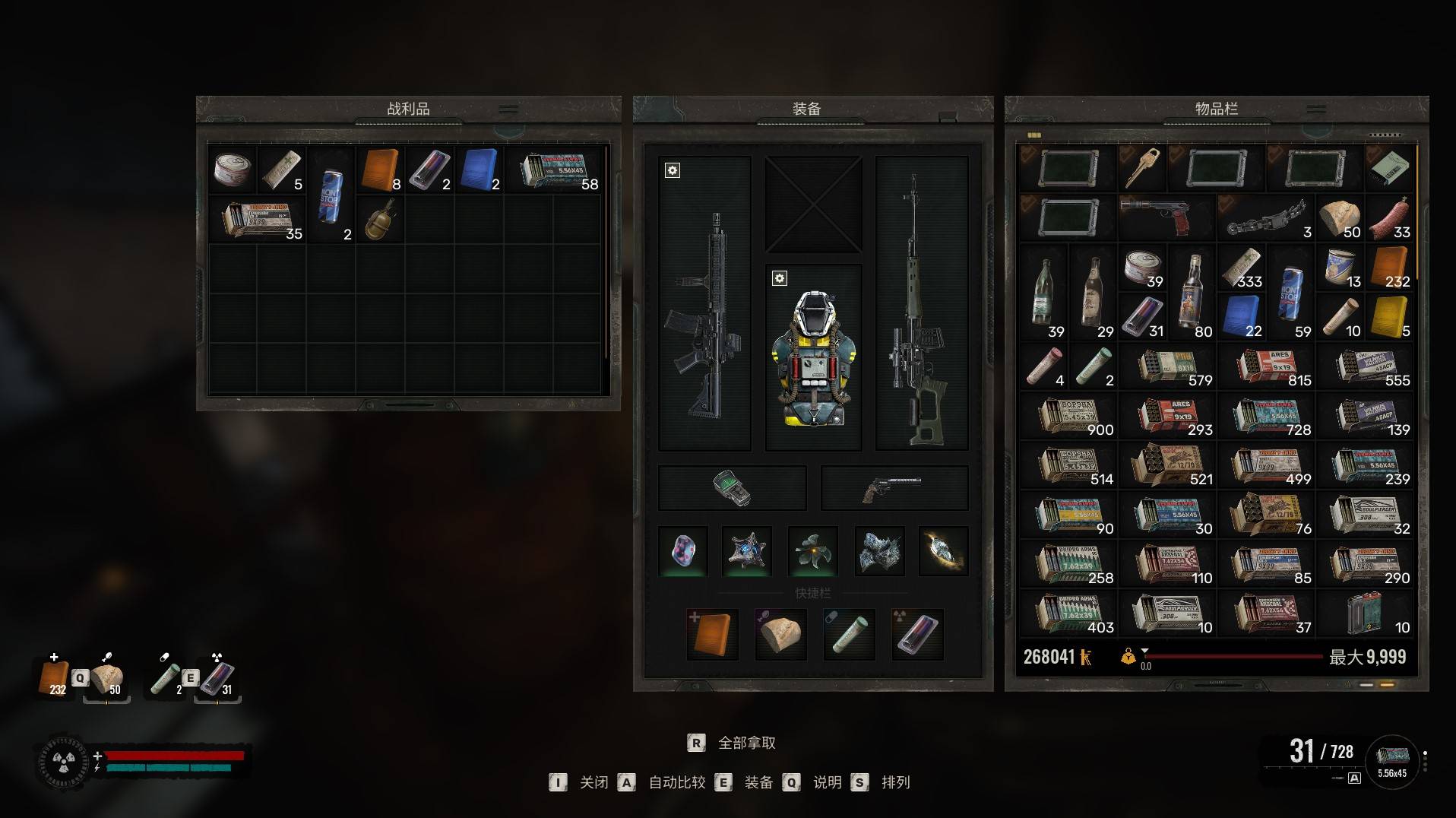The width and height of the screenshot is (1456, 818).
Task: Select the fan-shaped green artifact slot
Action: pos(813,551)
